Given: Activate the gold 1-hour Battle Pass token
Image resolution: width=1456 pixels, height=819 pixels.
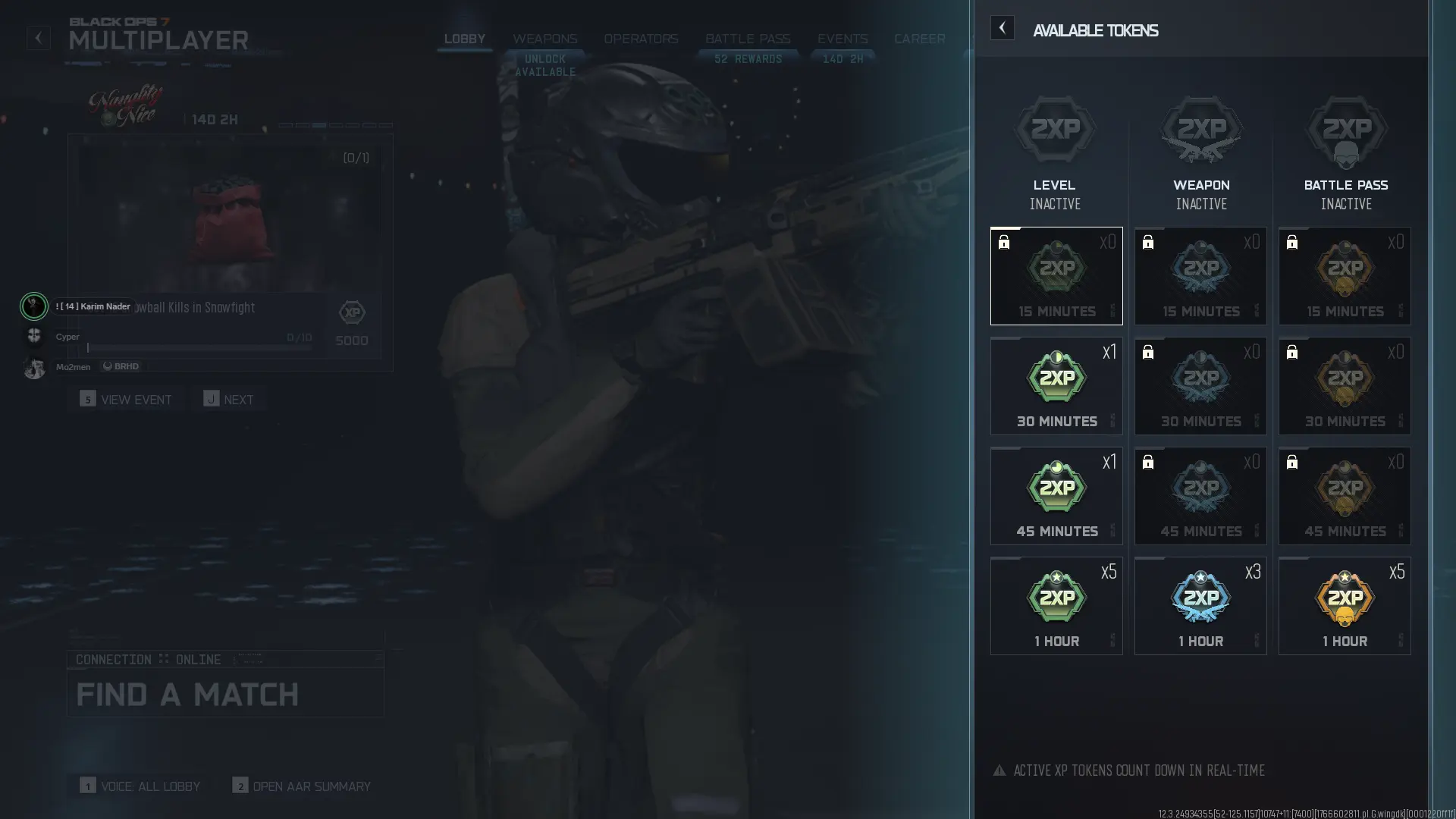Looking at the screenshot, I should point(1344,605).
